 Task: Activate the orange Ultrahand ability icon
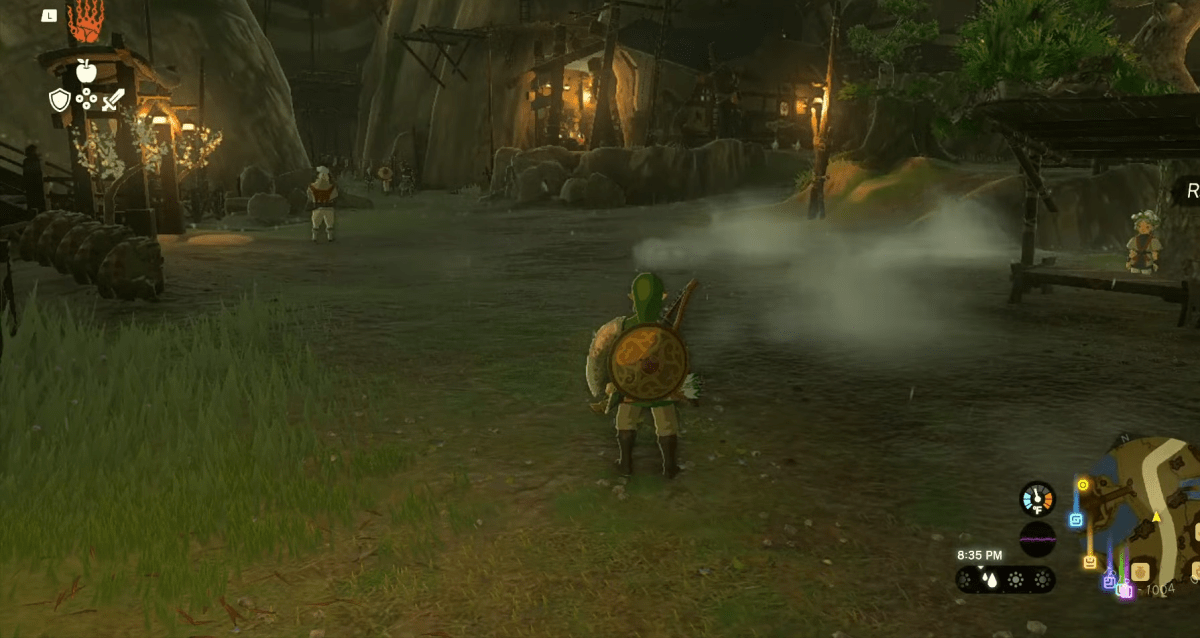pos(85,22)
